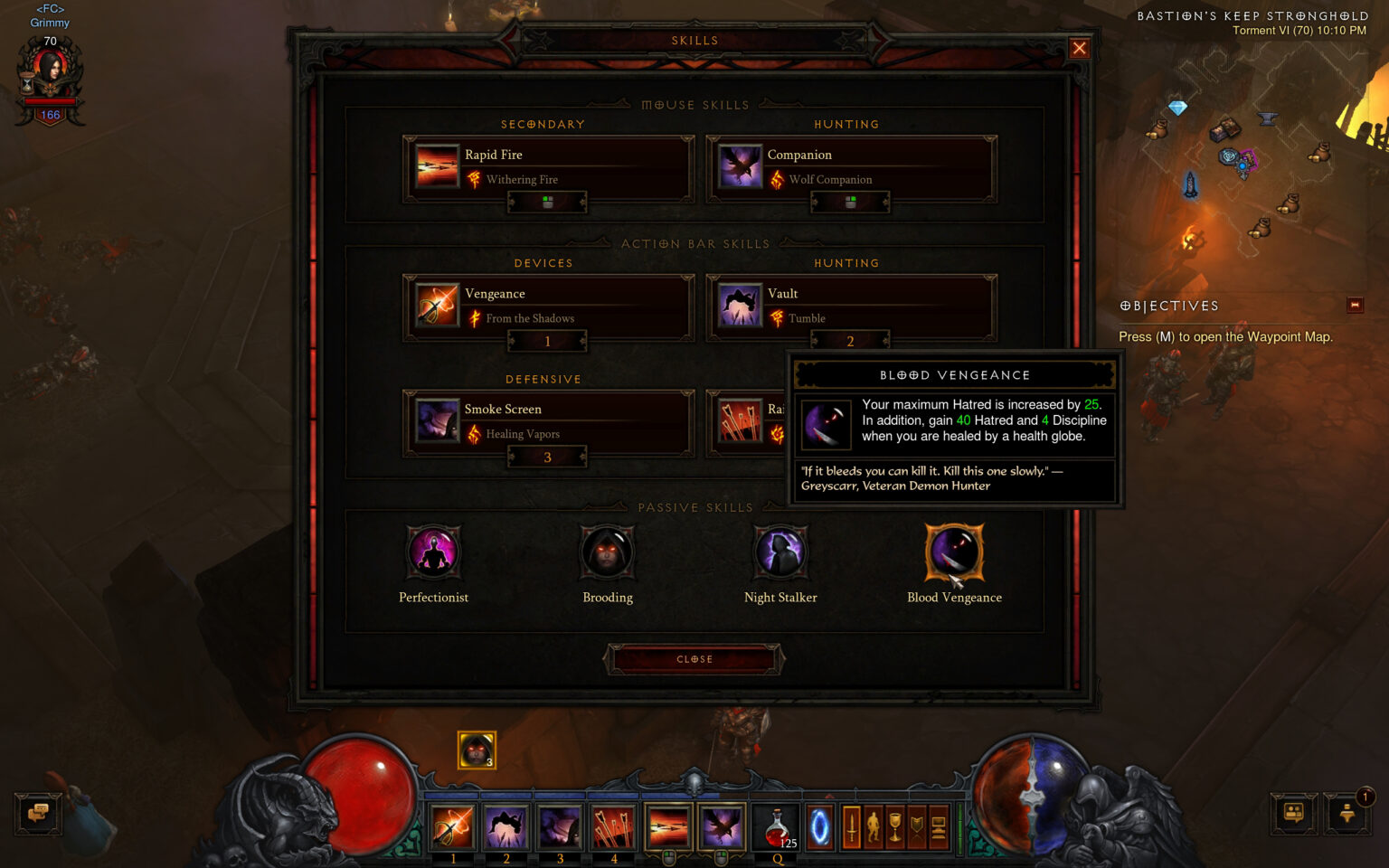
Task: Select the Perfectionist passive skill icon
Action: pos(434,552)
